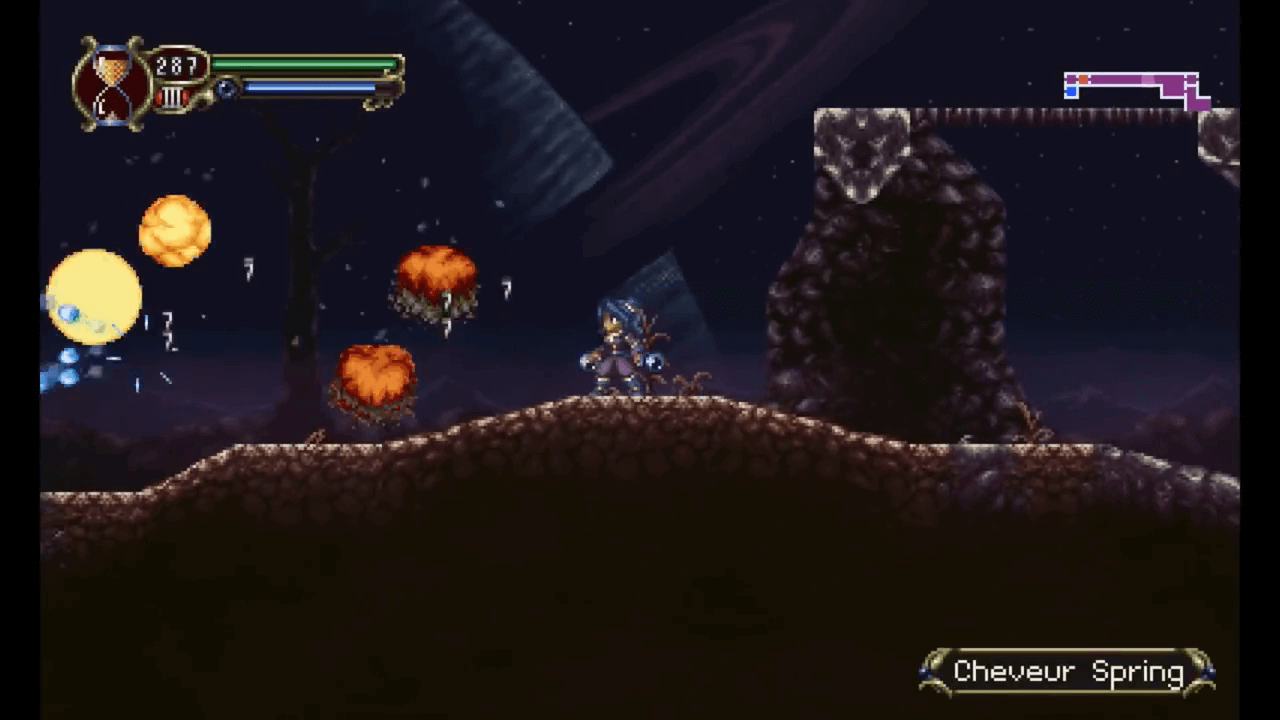Select the orange boss room on the minimap

1083,78
